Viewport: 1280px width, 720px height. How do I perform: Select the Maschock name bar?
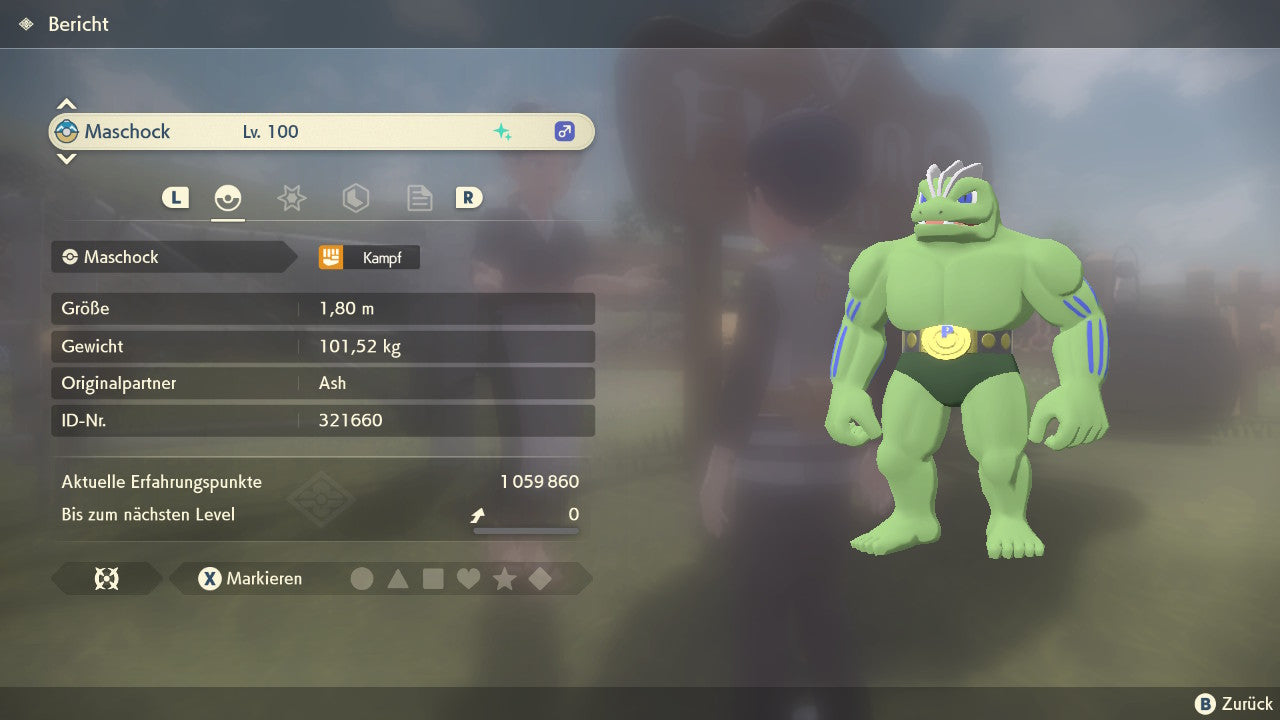coord(320,132)
